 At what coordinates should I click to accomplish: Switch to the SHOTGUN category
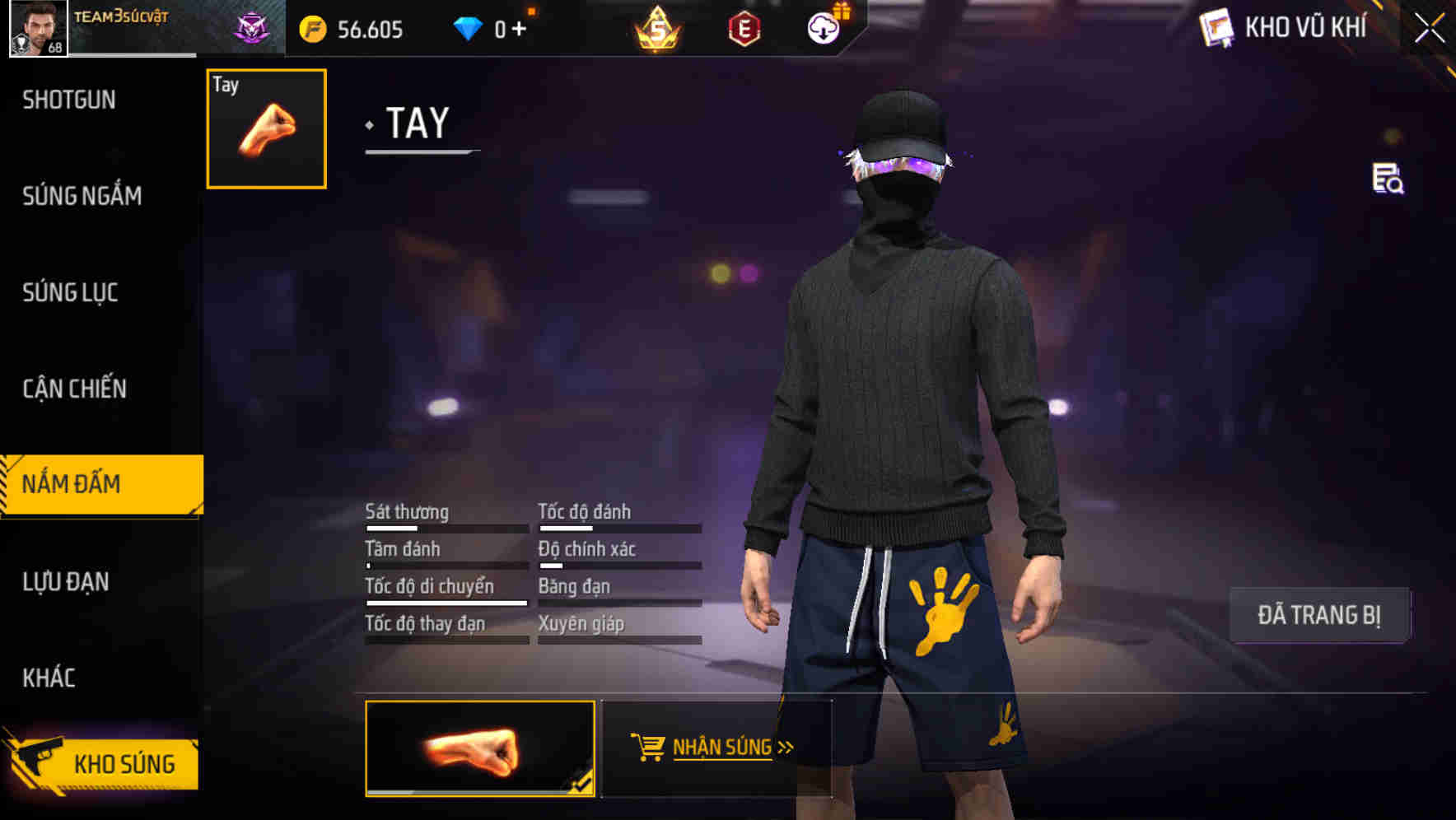point(70,100)
